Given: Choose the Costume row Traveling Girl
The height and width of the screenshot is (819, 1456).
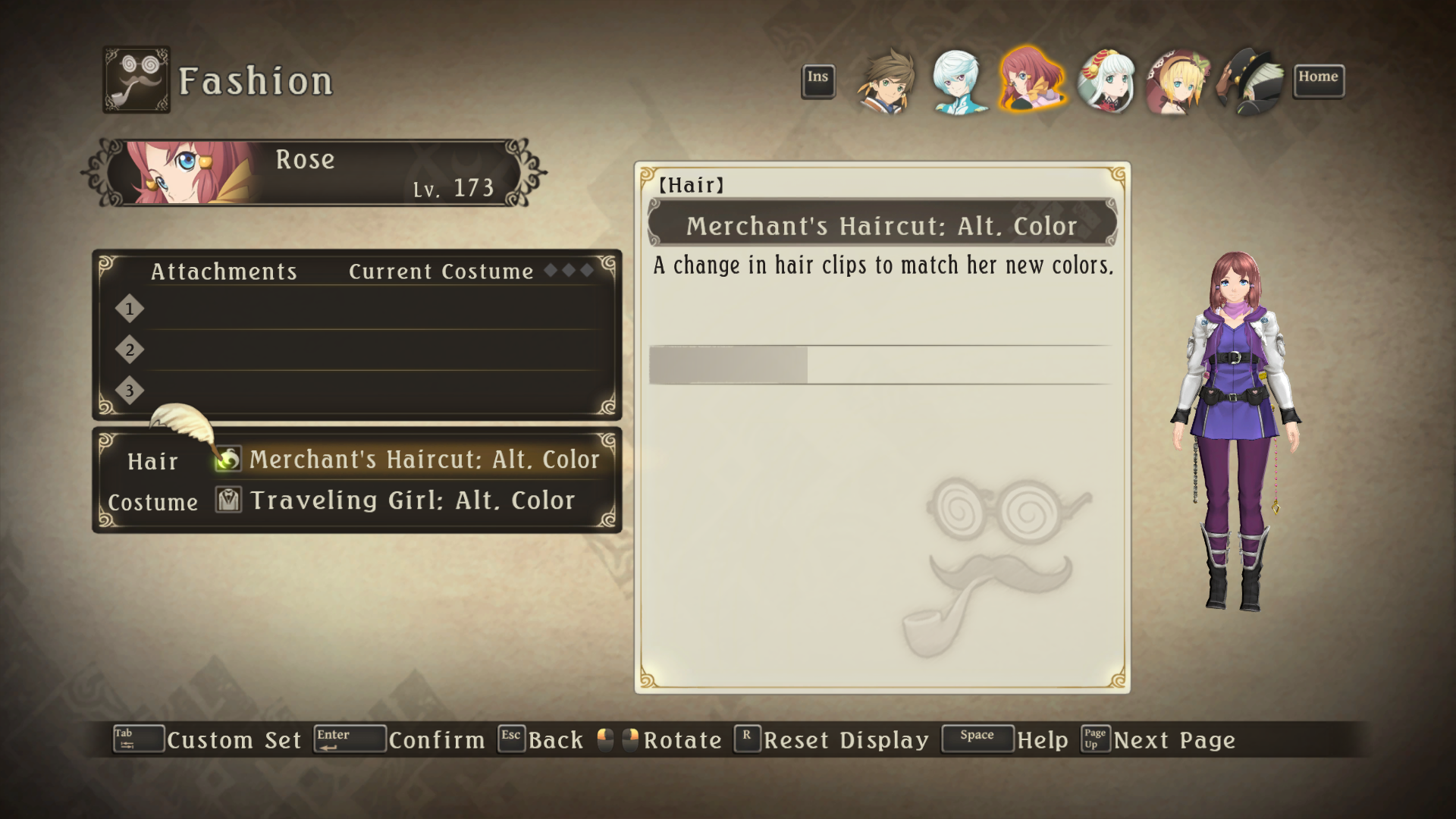Looking at the screenshot, I should [412, 500].
